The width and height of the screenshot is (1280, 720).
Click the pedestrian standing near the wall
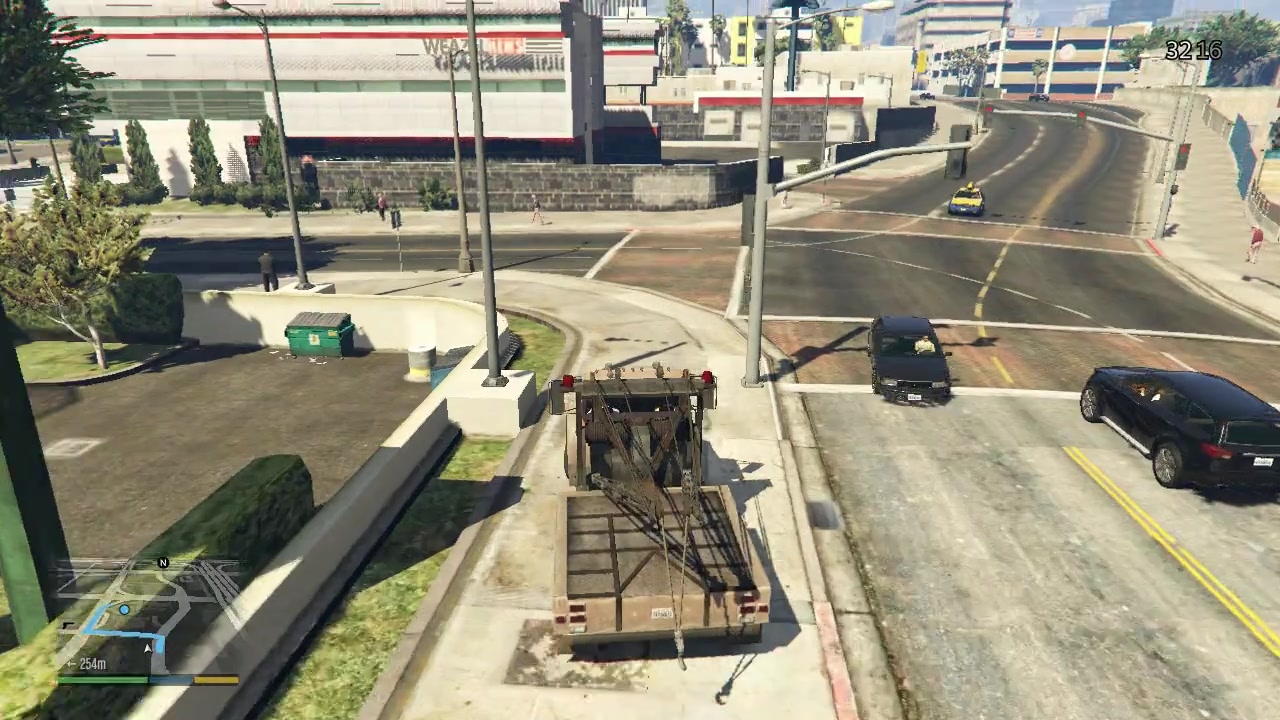pos(265,270)
